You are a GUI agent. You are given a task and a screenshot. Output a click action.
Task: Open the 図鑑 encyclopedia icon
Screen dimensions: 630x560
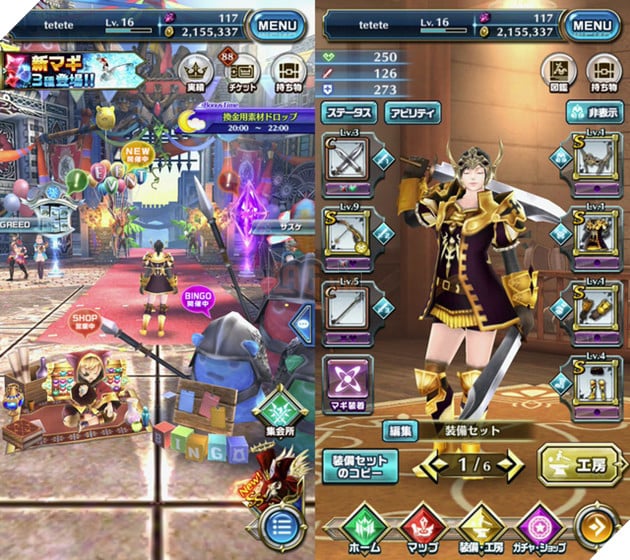[x=556, y=72]
